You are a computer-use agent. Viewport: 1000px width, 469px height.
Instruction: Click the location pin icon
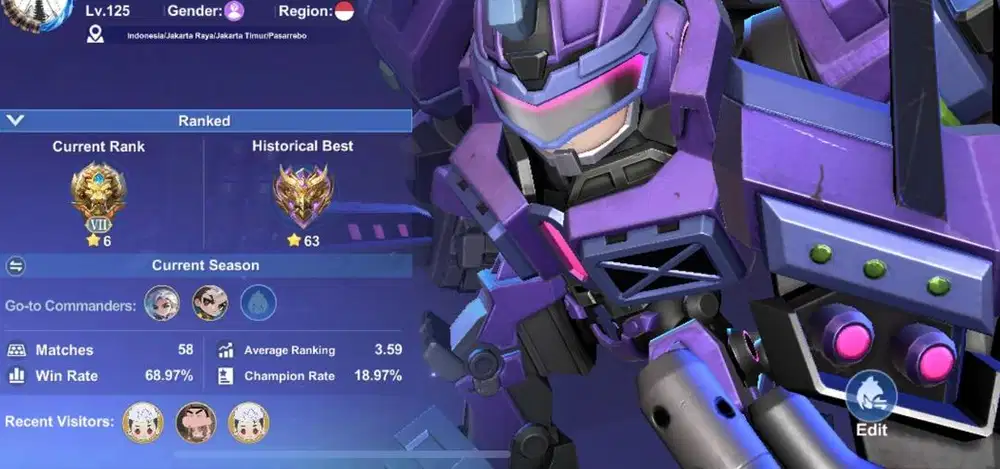[x=96, y=35]
